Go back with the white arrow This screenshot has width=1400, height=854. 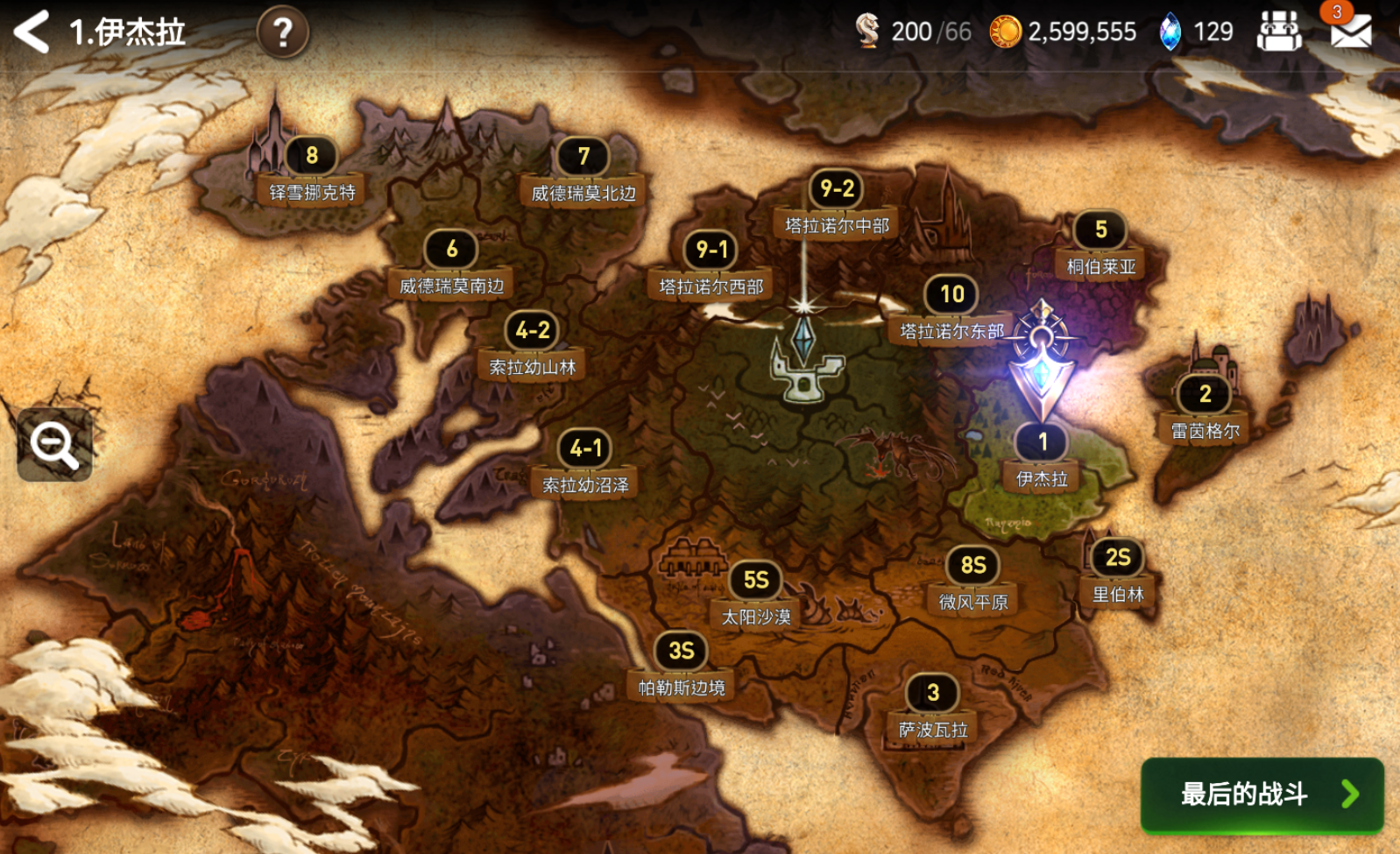32,32
